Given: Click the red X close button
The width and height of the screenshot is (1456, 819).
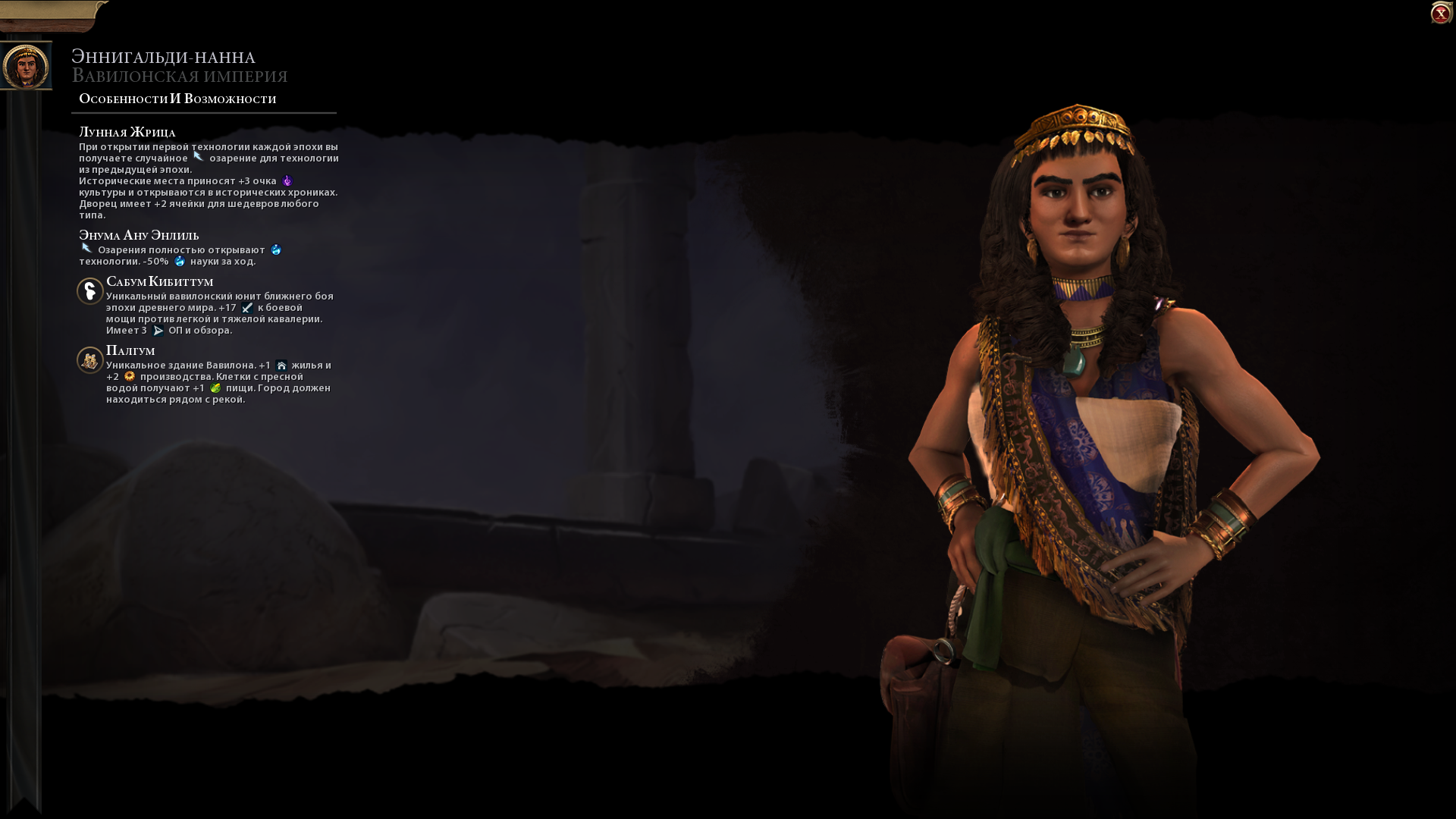Looking at the screenshot, I should [x=1440, y=12].
